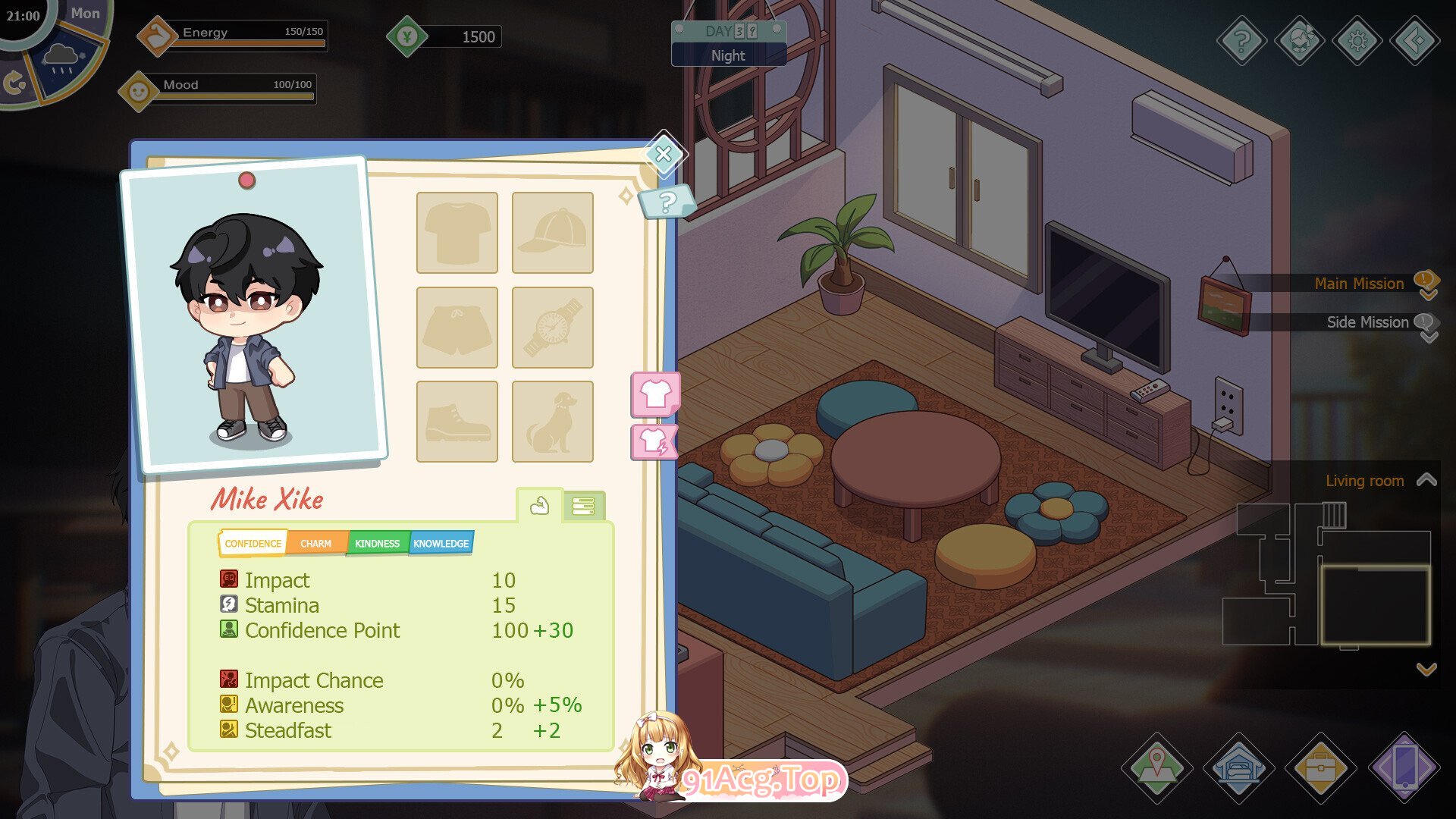Select the cap equipment slot
This screenshot has height=819, width=1456.
pyautogui.click(x=552, y=233)
